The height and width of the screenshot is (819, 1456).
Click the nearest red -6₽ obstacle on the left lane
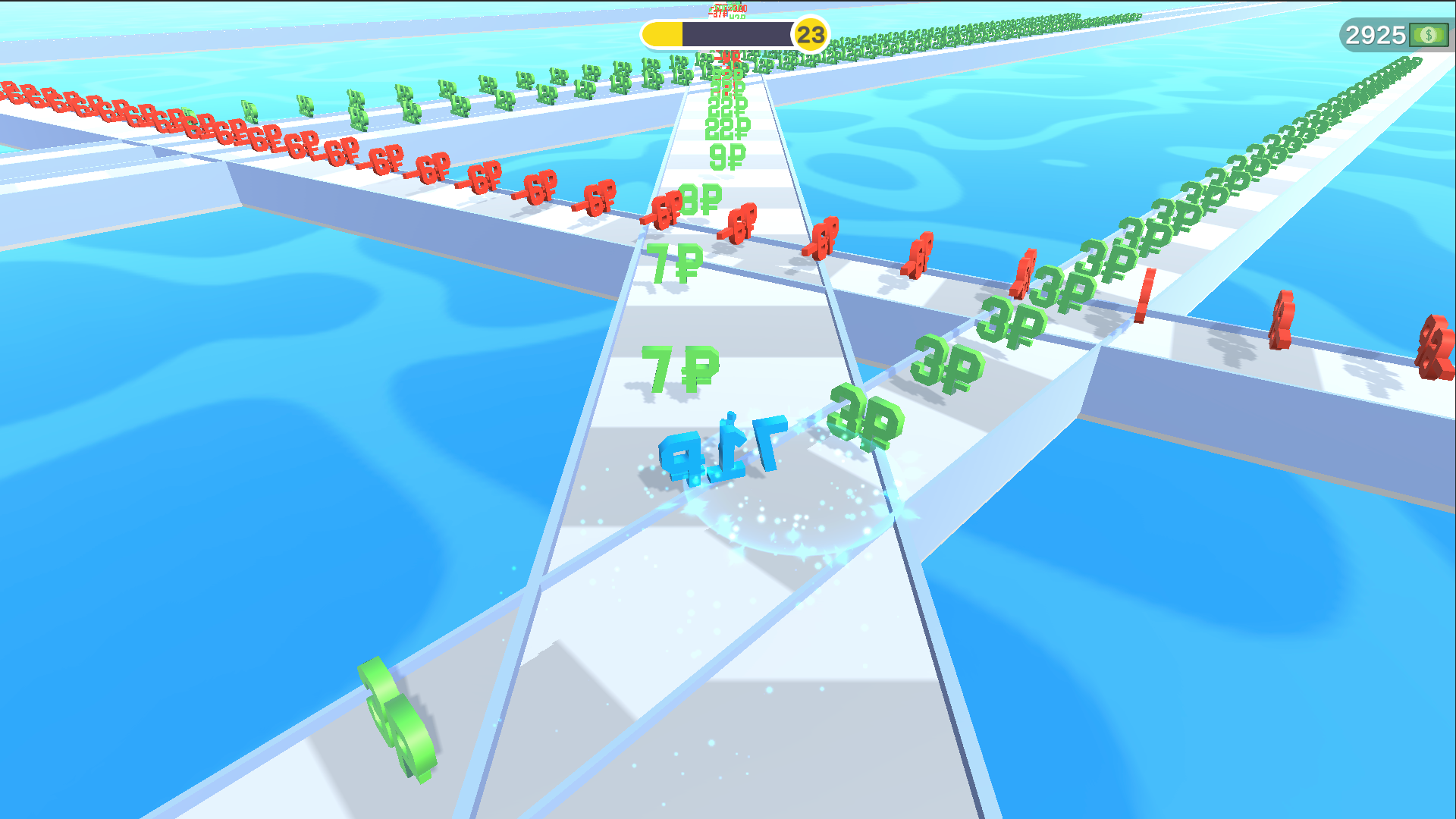click(x=664, y=212)
